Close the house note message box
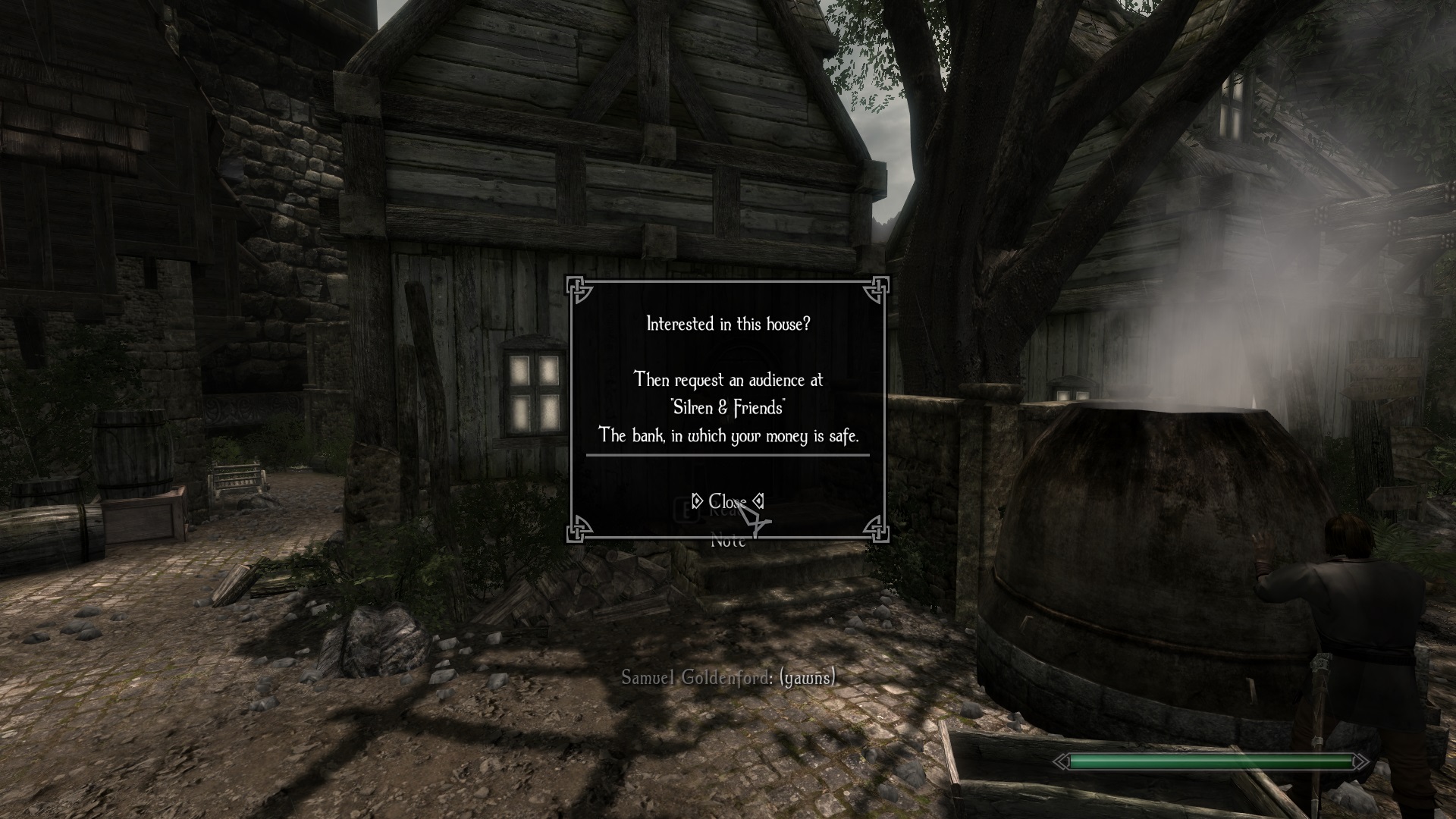The width and height of the screenshot is (1456, 819). tap(727, 502)
